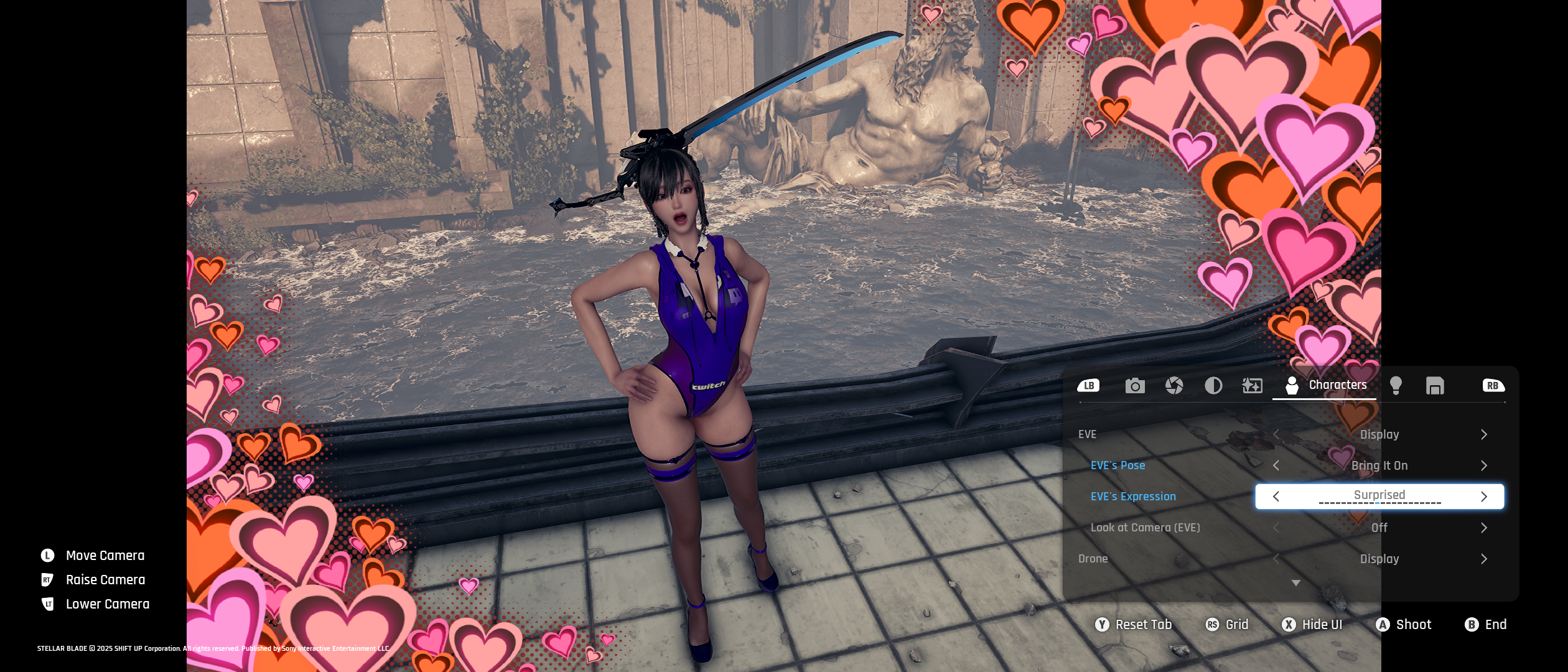Screen dimensions: 1568x672
Task: Select the EVE's Pose row label
Action: pos(1118,465)
